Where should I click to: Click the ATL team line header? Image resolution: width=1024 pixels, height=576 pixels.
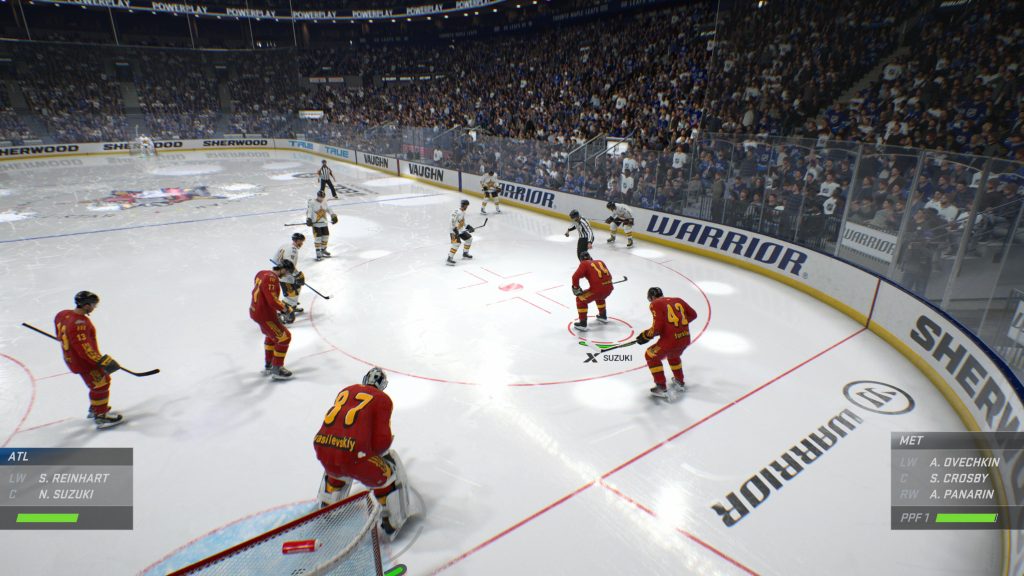pyautogui.click(x=66, y=456)
